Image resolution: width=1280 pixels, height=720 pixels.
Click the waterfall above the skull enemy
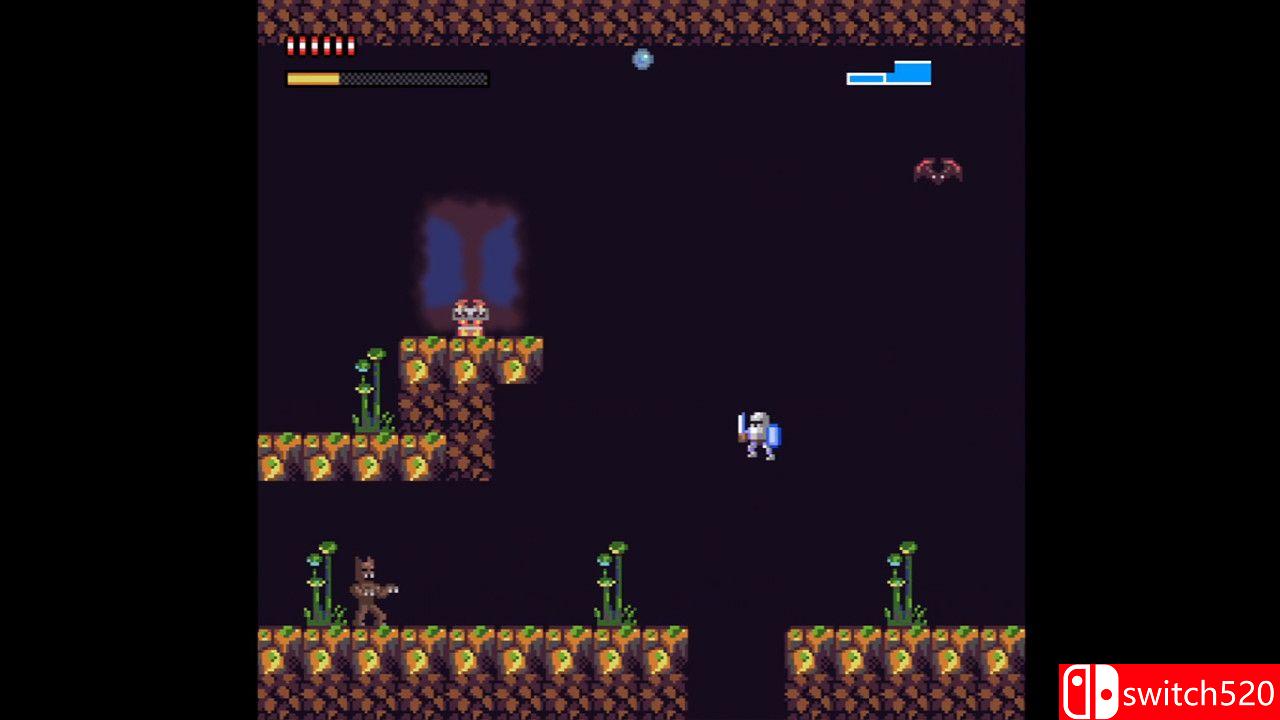470,250
